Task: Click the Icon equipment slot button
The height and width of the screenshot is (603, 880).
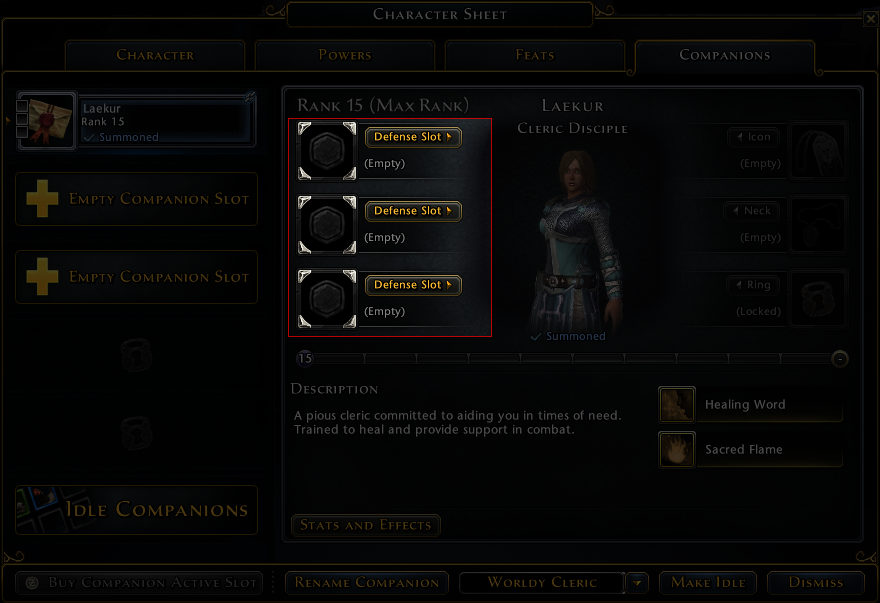Action: click(753, 137)
